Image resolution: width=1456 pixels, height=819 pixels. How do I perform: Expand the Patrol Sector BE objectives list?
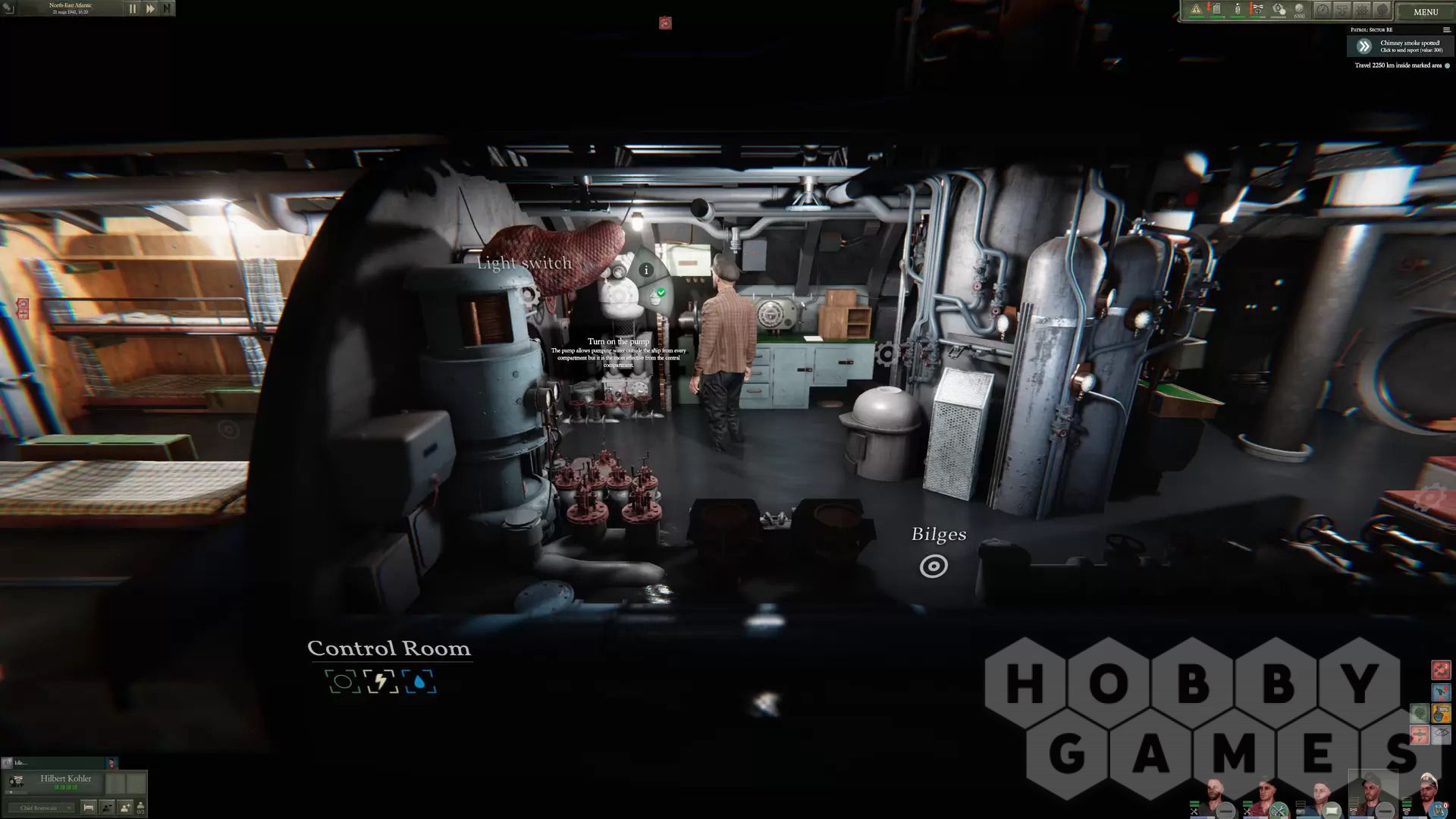1446,30
